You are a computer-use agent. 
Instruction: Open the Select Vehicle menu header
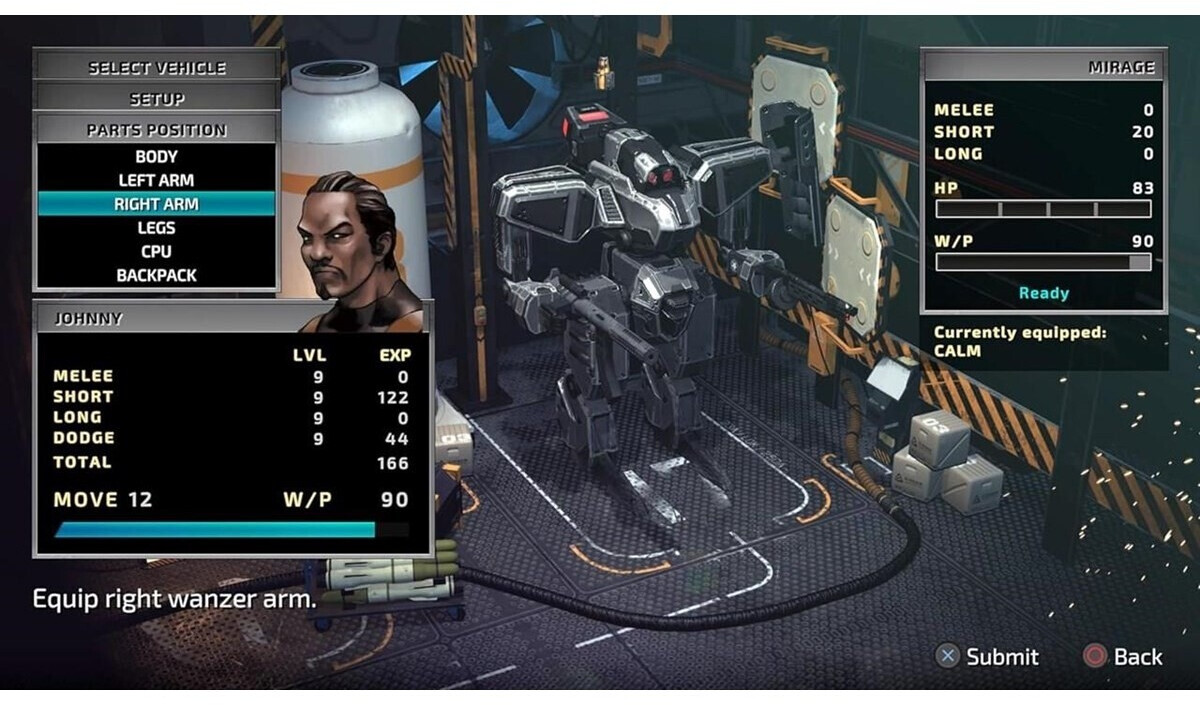click(157, 68)
